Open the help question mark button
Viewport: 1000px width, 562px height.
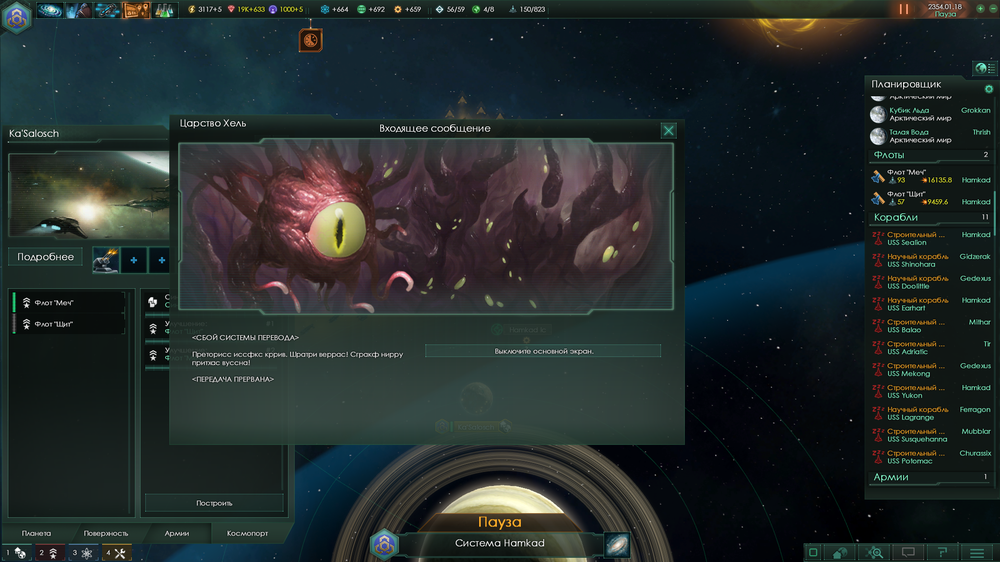point(942,552)
